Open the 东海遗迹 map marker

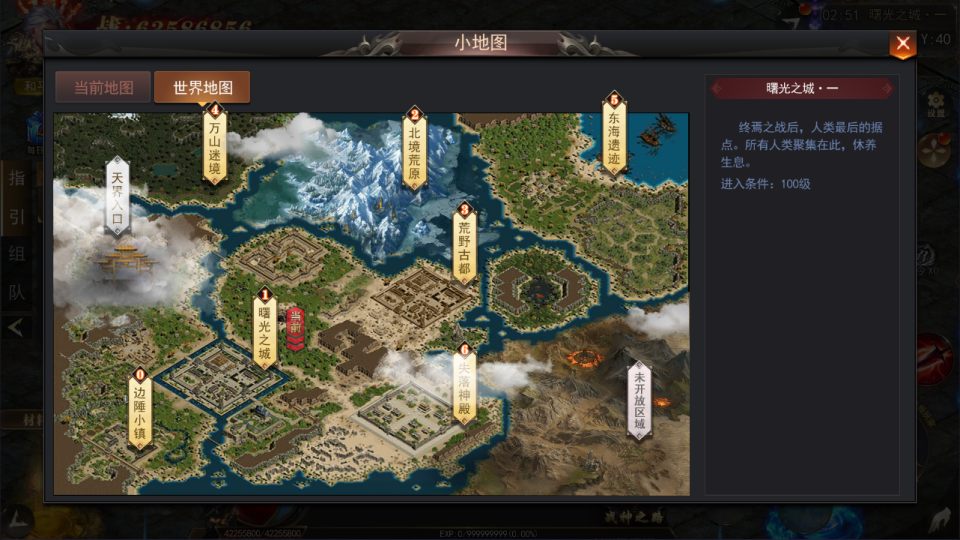614,135
